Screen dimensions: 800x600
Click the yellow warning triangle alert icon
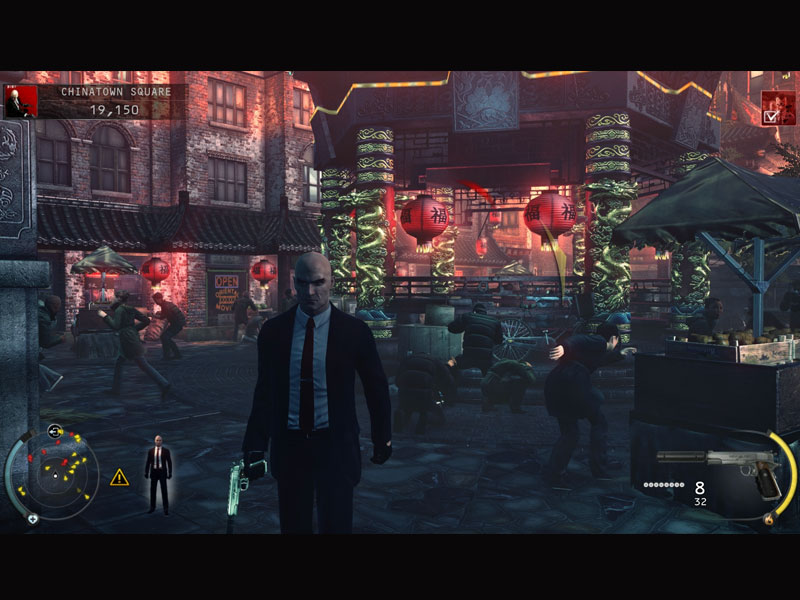120,477
